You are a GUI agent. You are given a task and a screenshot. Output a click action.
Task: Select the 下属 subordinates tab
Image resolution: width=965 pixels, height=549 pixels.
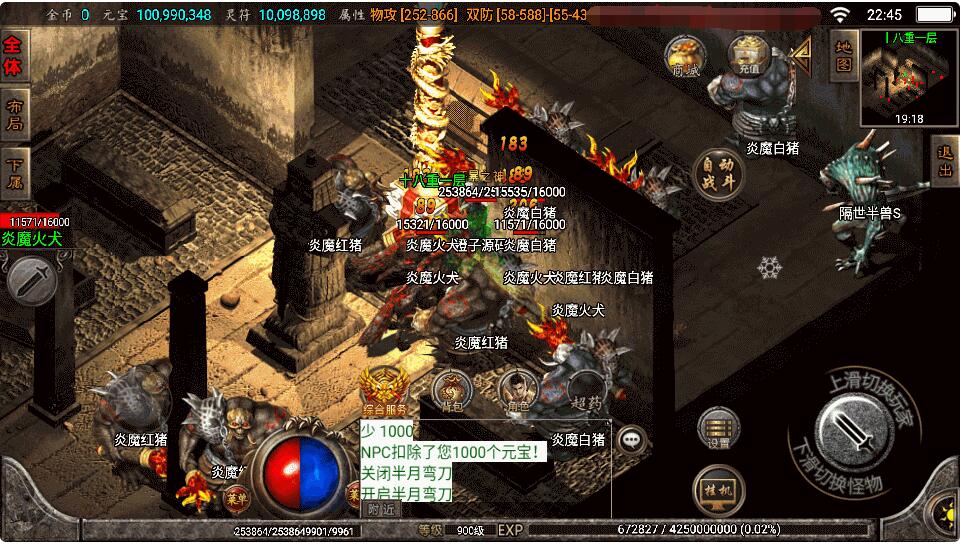[x=15, y=172]
